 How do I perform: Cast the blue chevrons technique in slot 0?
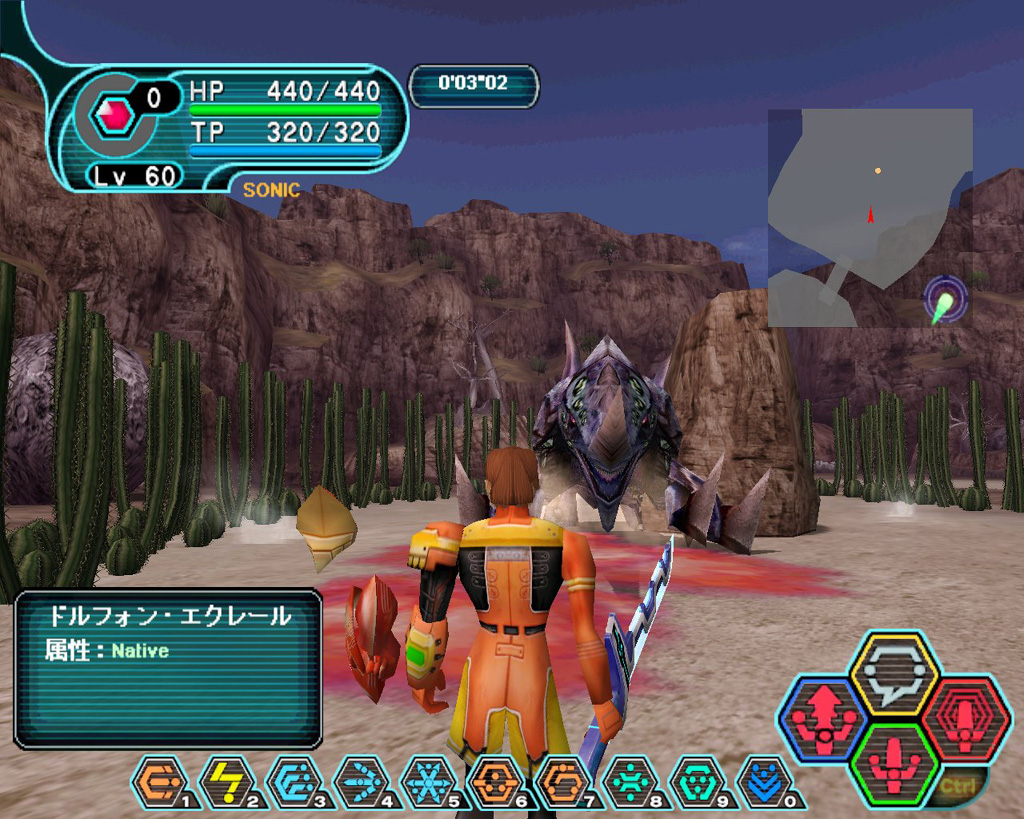pos(764,782)
